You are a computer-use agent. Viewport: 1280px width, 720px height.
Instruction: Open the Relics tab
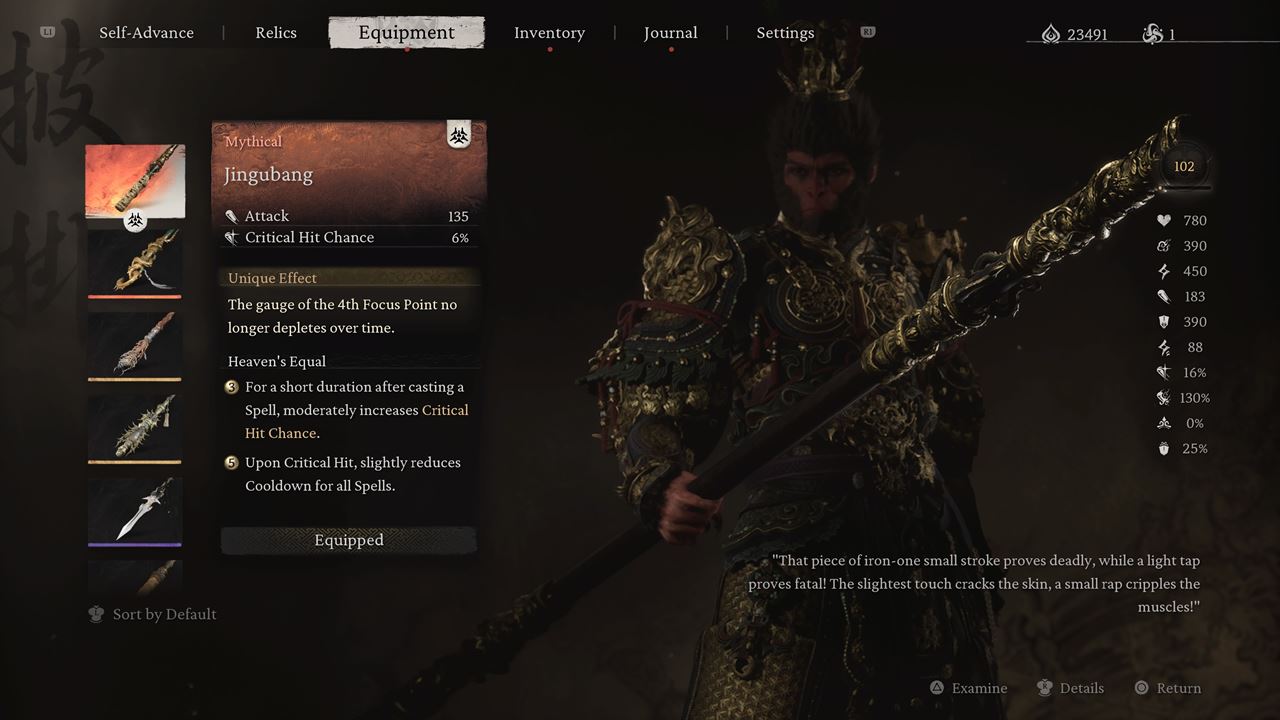[276, 33]
